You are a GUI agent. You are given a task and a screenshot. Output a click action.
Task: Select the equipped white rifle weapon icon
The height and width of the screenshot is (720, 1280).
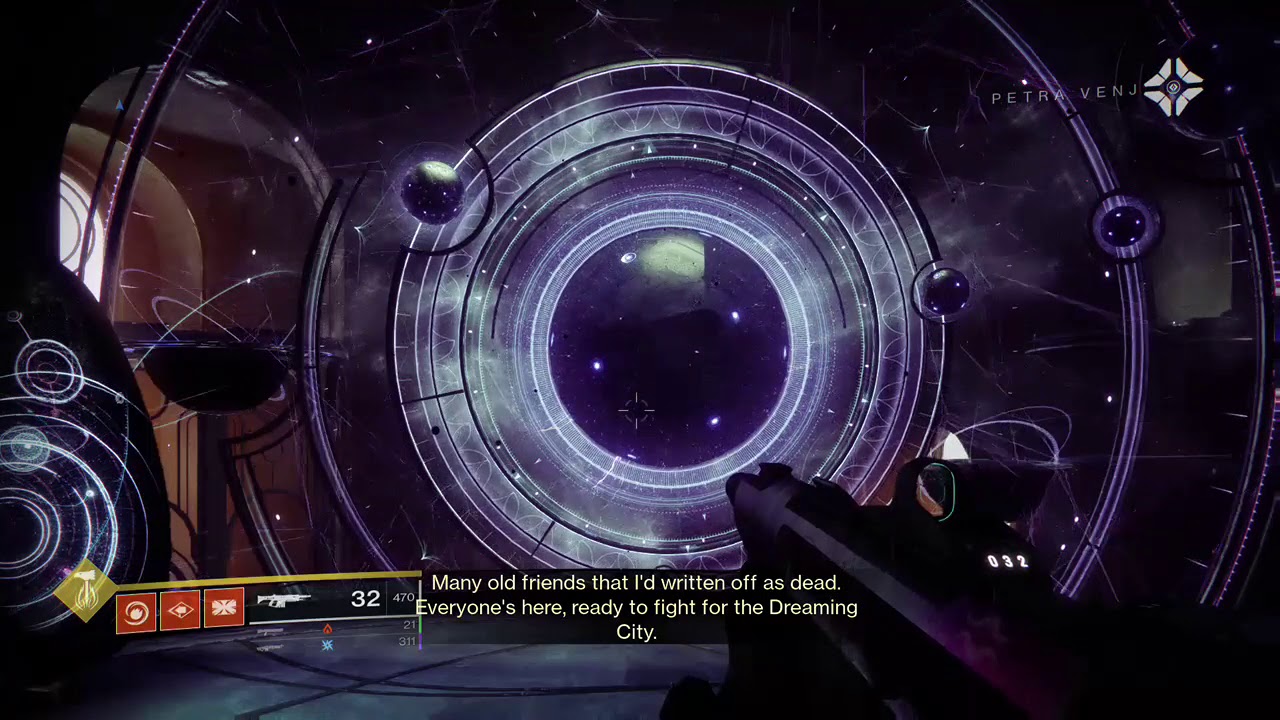click(283, 600)
